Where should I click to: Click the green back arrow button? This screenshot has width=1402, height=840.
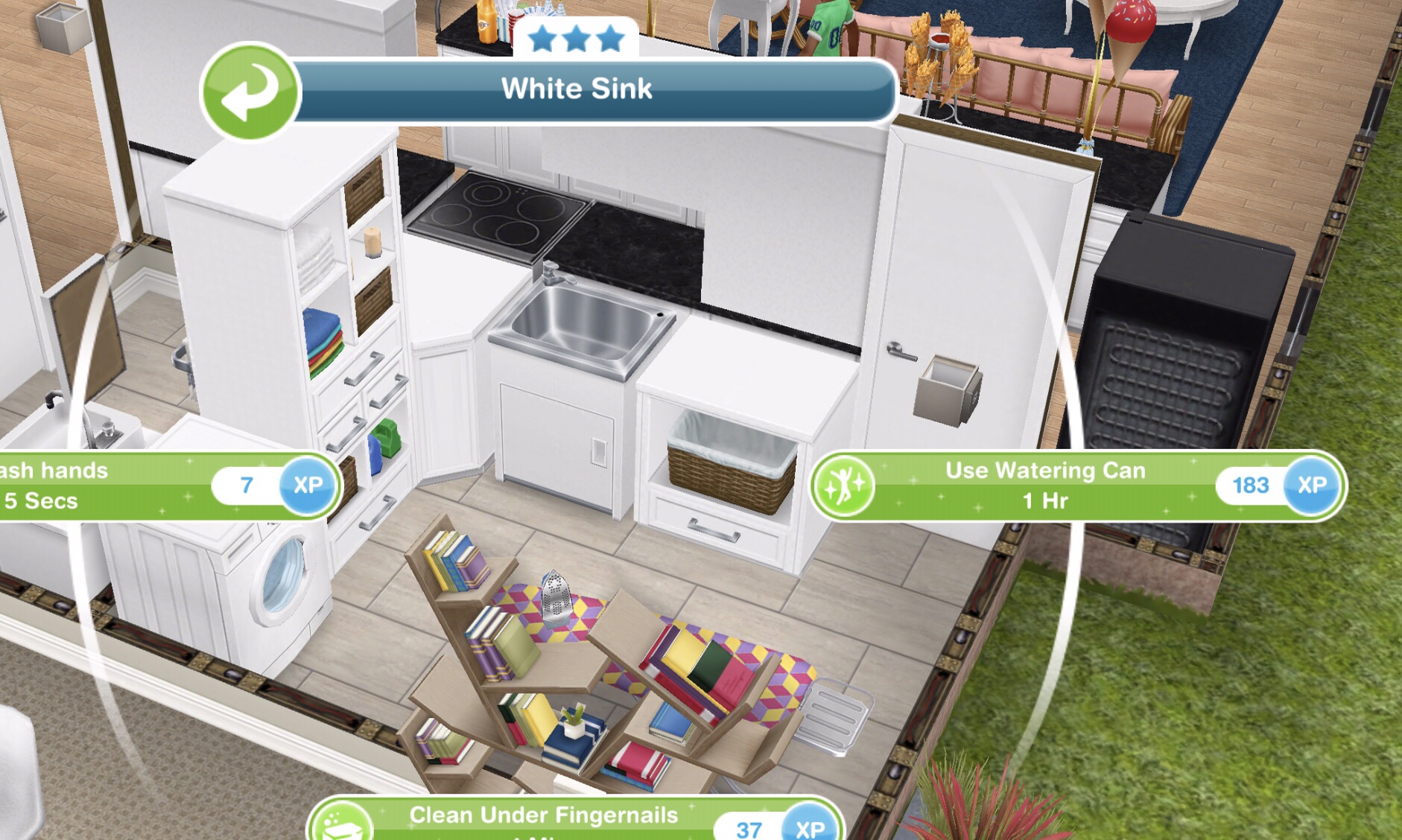[x=250, y=92]
